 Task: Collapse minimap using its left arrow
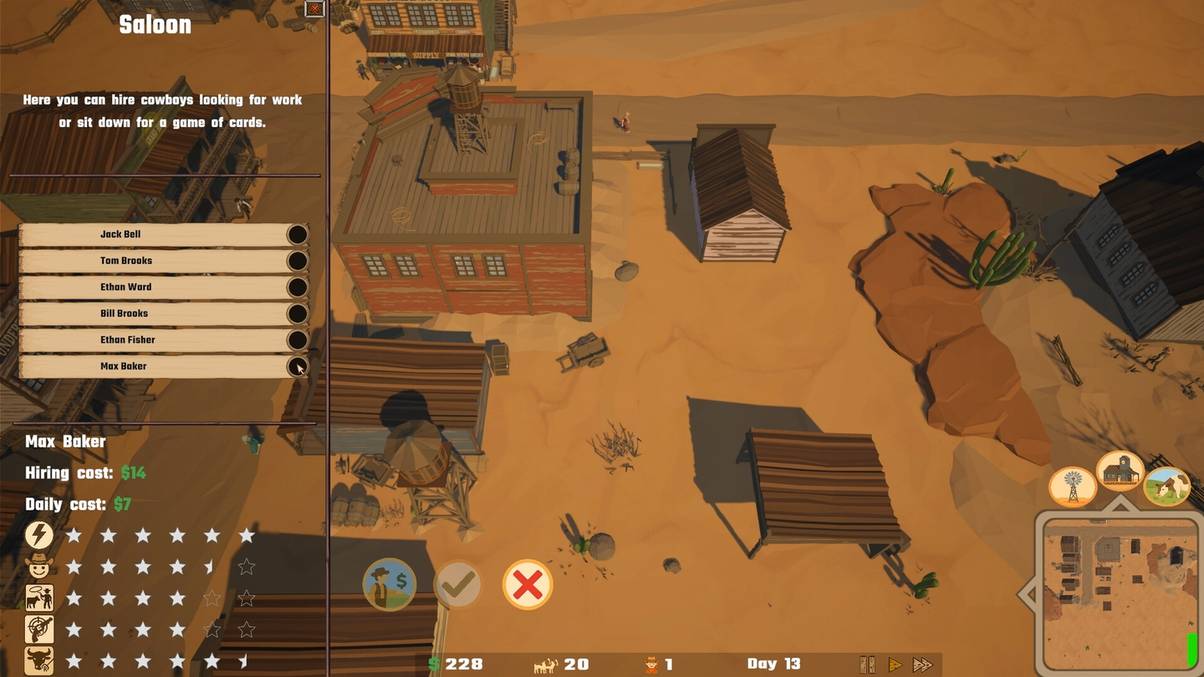coord(1027,594)
